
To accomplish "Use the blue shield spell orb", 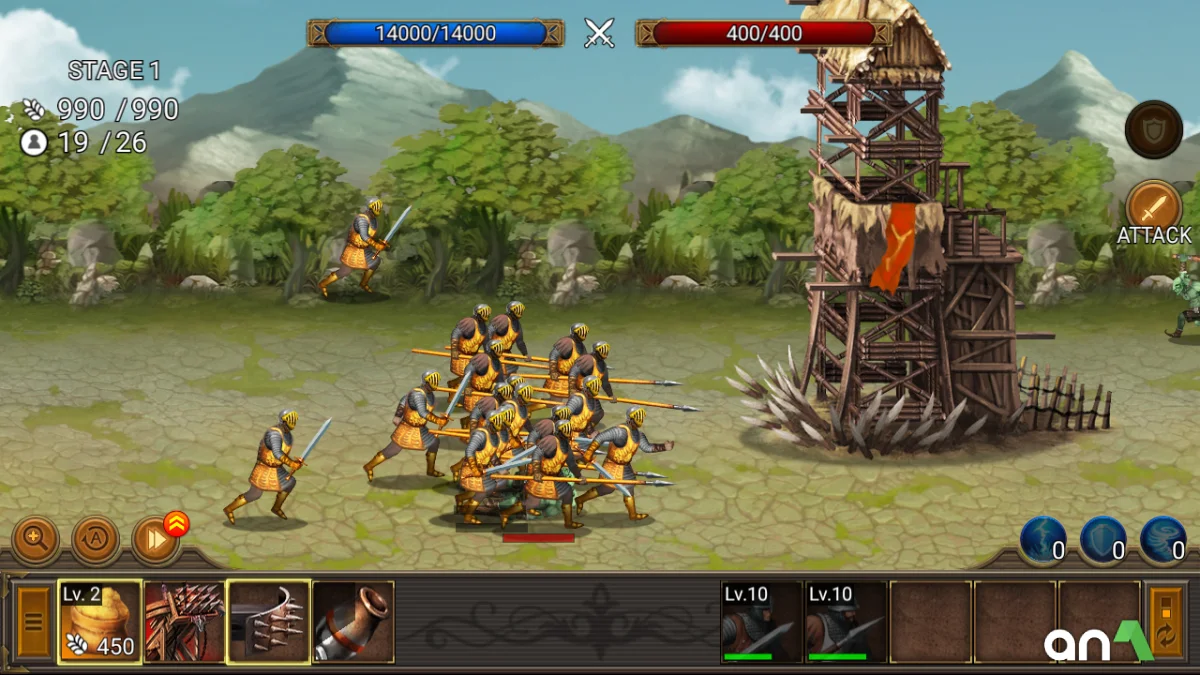I will [1103, 540].
